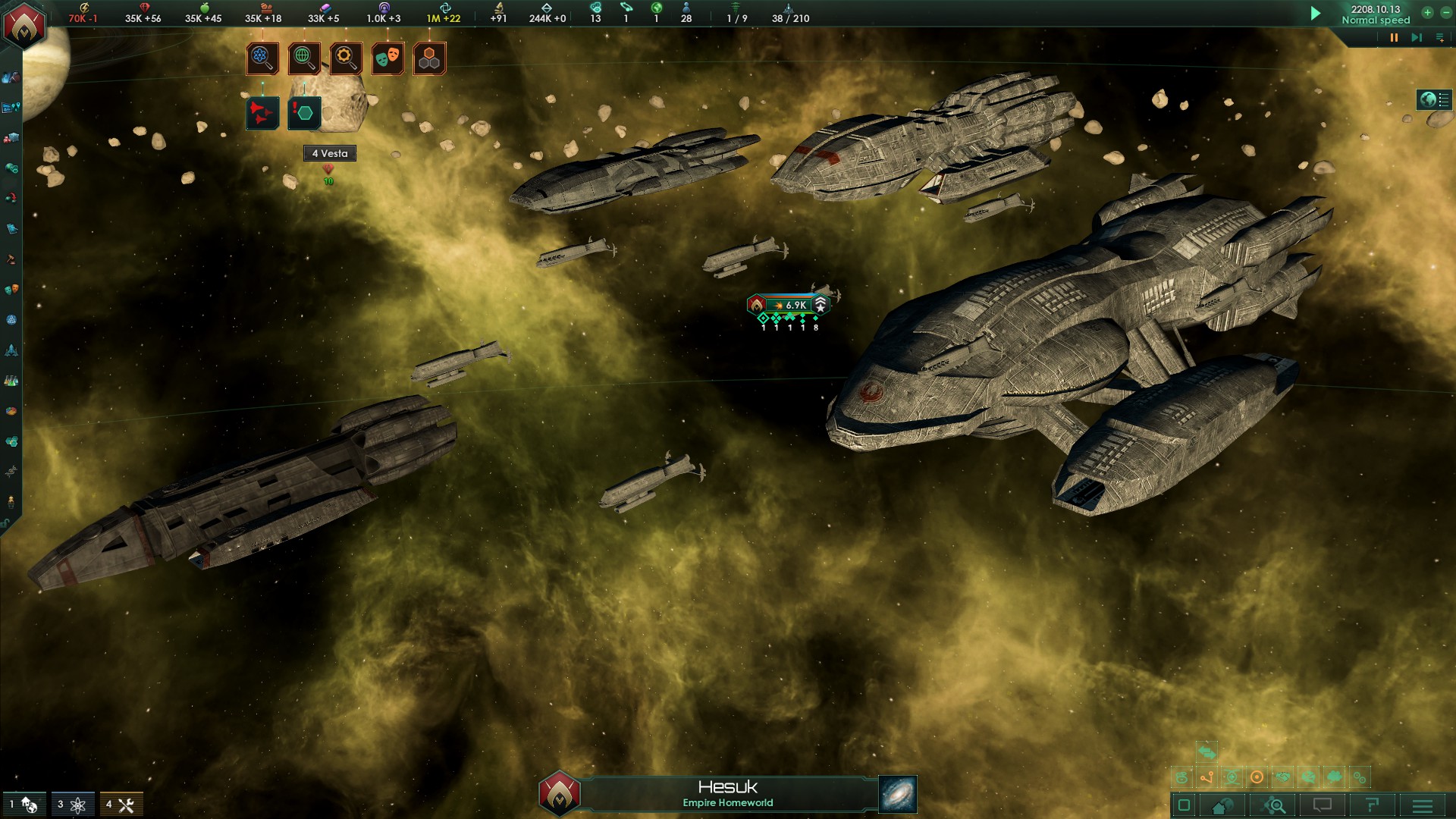Open the theater masks notification
Viewport: 1456px width, 819px height.
388,58
